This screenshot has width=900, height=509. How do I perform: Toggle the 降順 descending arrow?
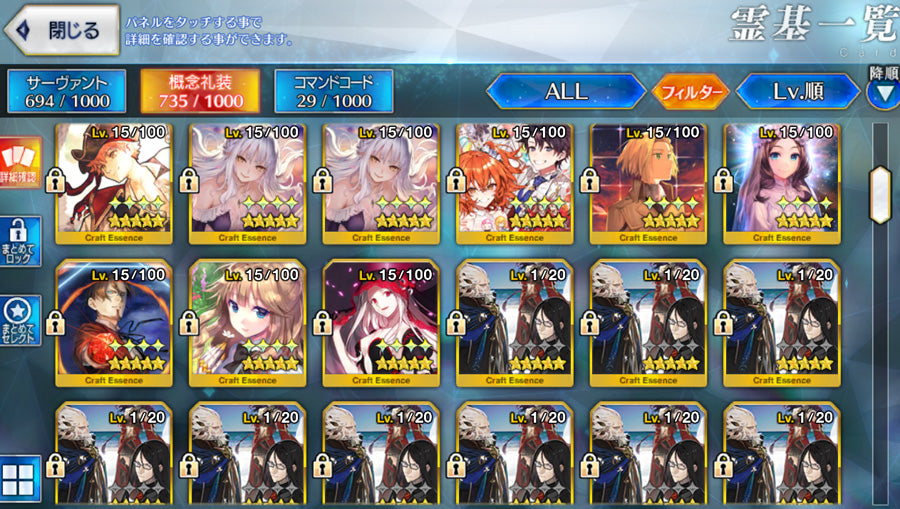[882, 92]
